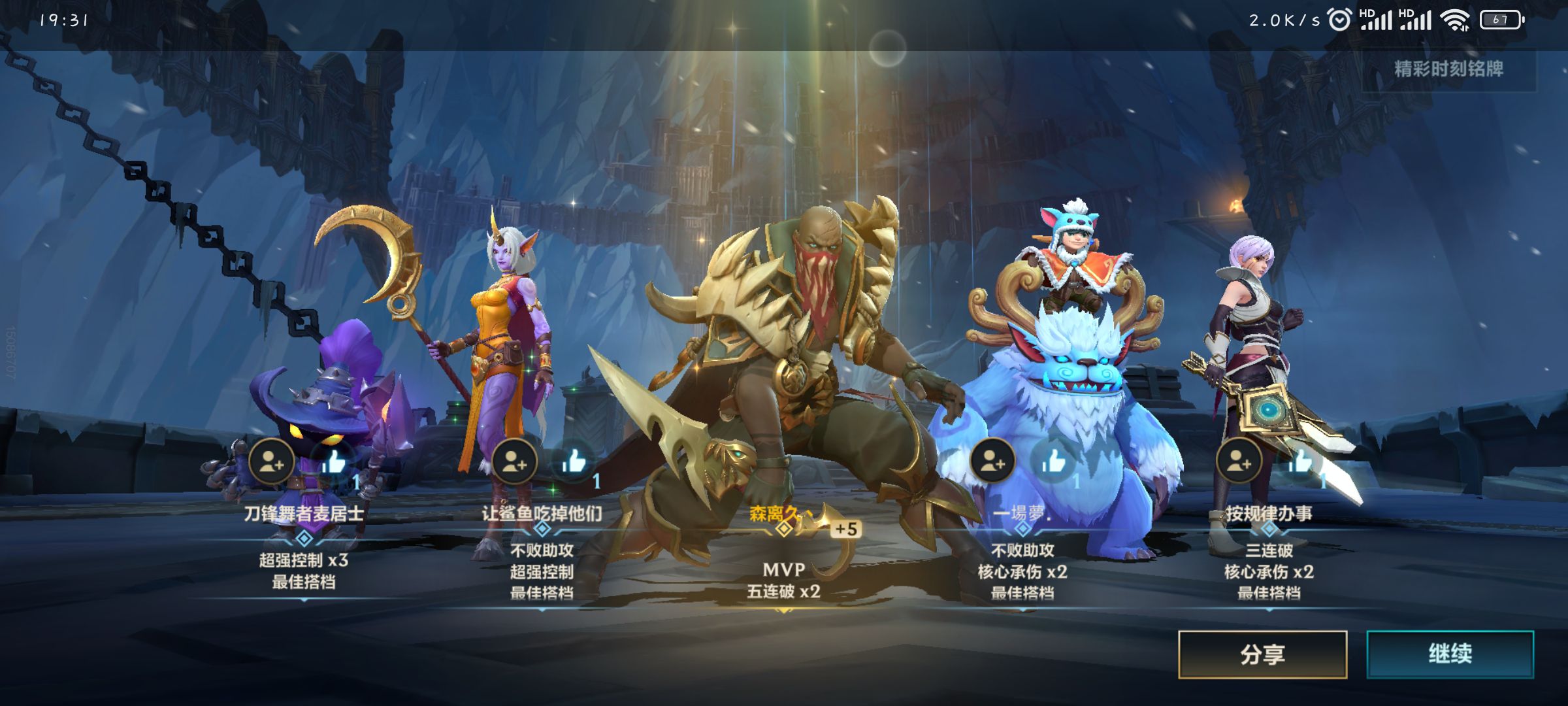Like player 让鲨鱼吃掉他们
The width and height of the screenshot is (1568, 706).
tap(574, 462)
